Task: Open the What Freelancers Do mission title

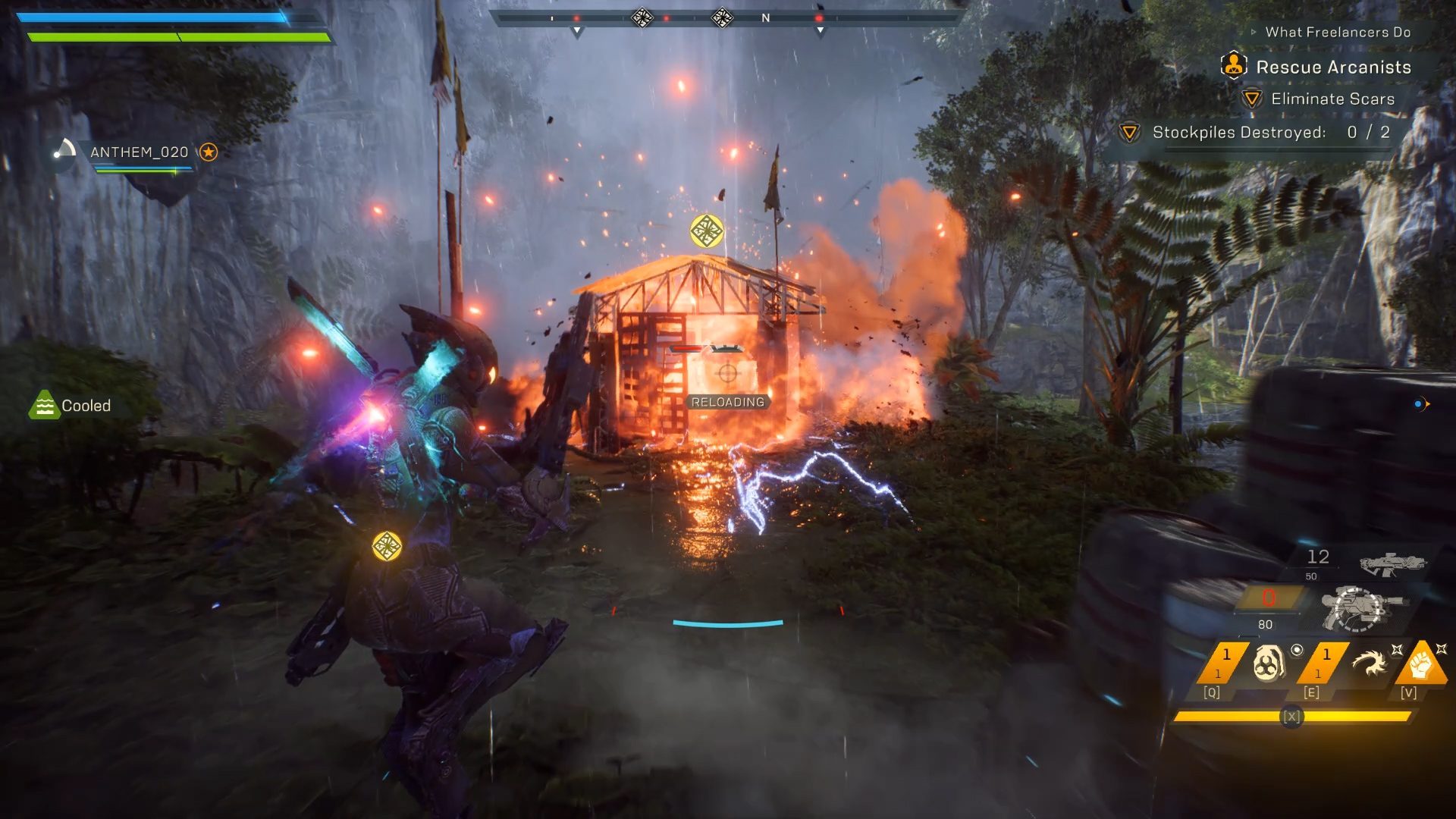Action: point(1337,33)
